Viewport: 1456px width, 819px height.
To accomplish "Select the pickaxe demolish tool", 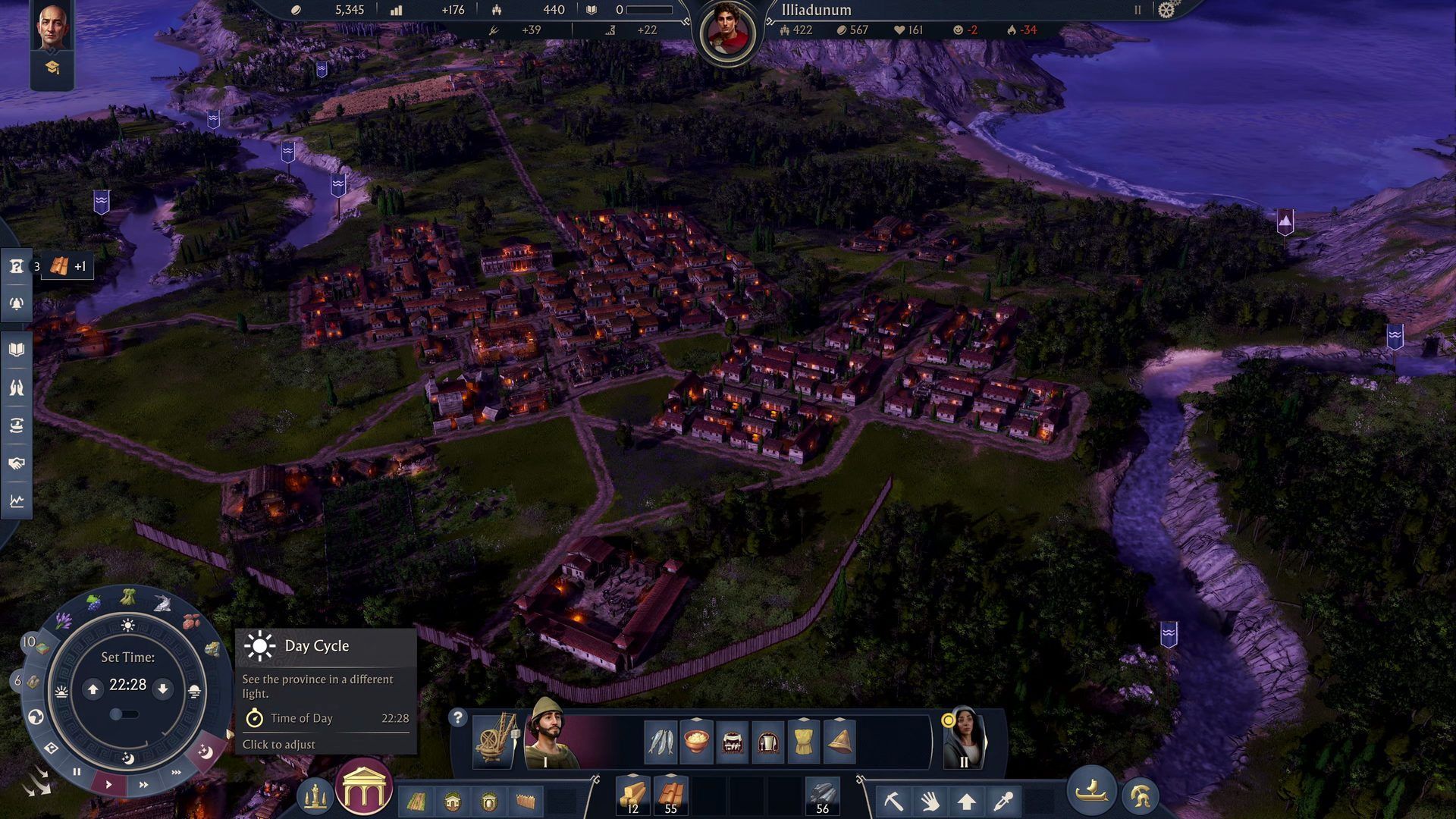I will click(x=893, y=801).
